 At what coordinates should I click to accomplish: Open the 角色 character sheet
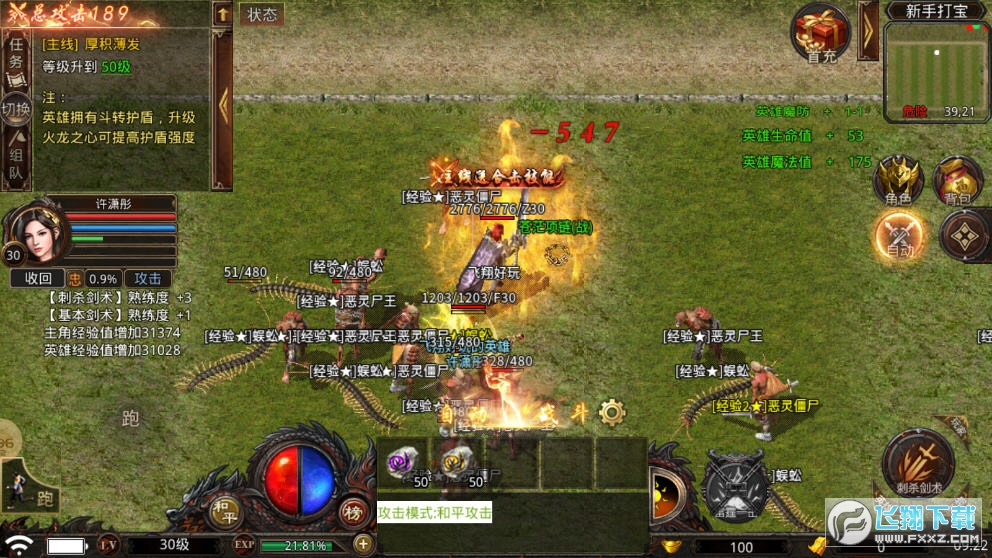click(x=898, y=180)
